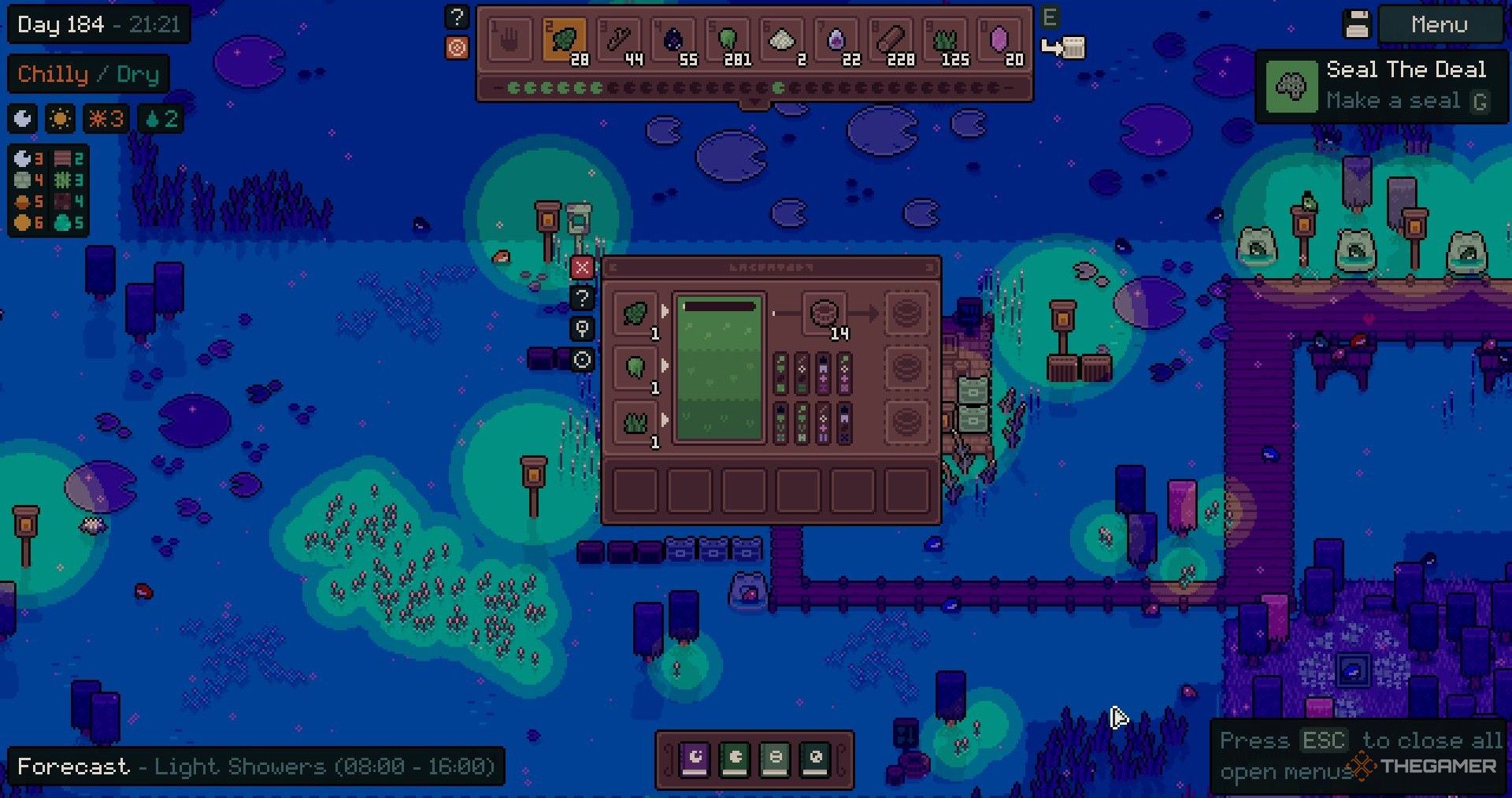Close the crafting window with red X
The height and width of the screenshot is (798, 1512).
click(582, 268)
